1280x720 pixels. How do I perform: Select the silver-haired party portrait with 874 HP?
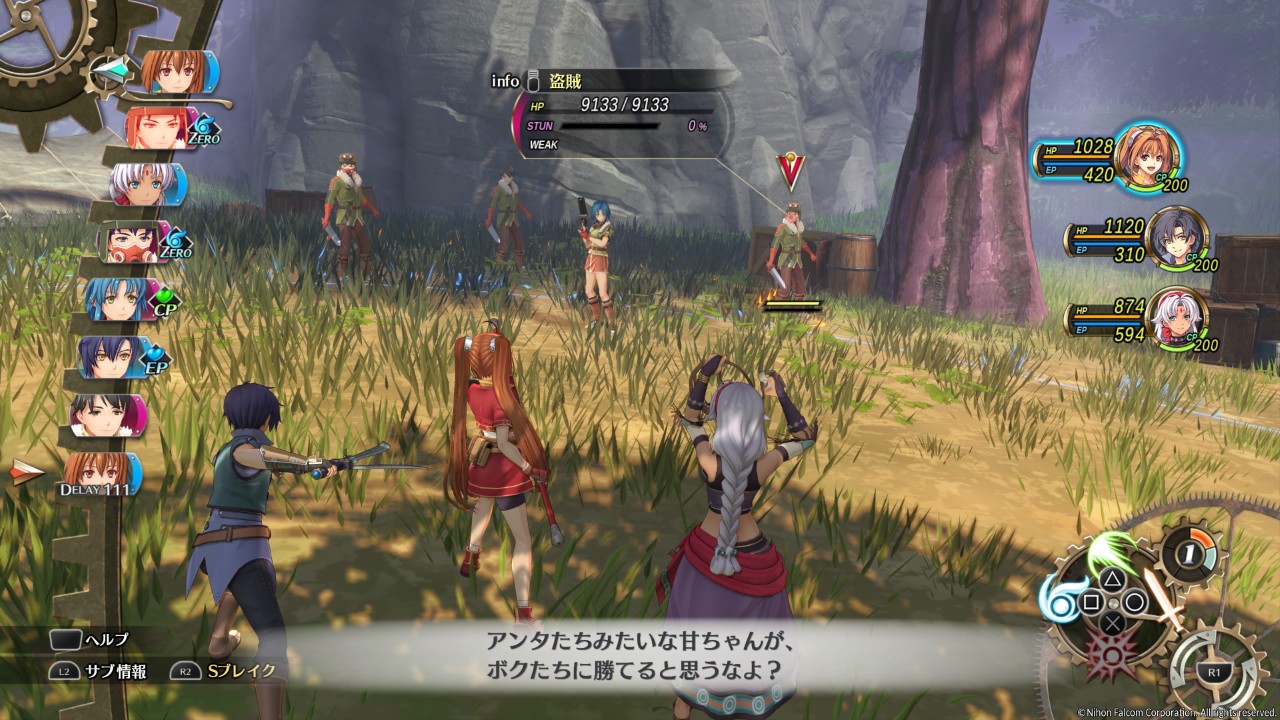[1176, 319]
